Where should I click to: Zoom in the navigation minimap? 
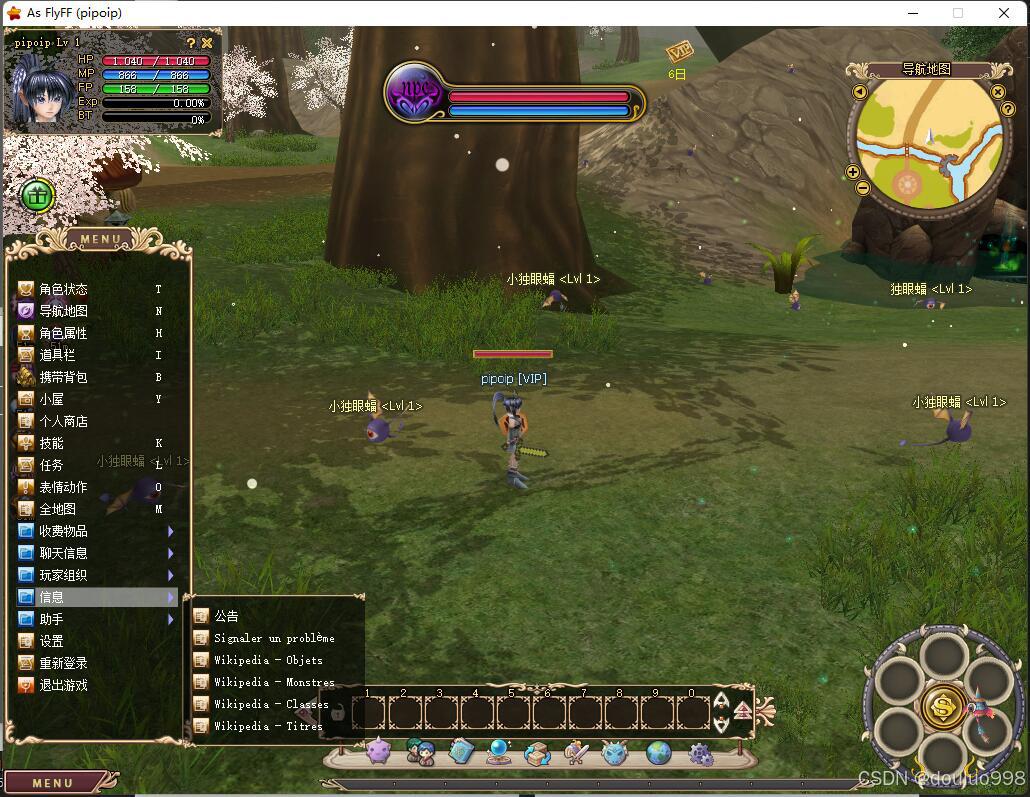pyautogui.click(x=853, y=172)
